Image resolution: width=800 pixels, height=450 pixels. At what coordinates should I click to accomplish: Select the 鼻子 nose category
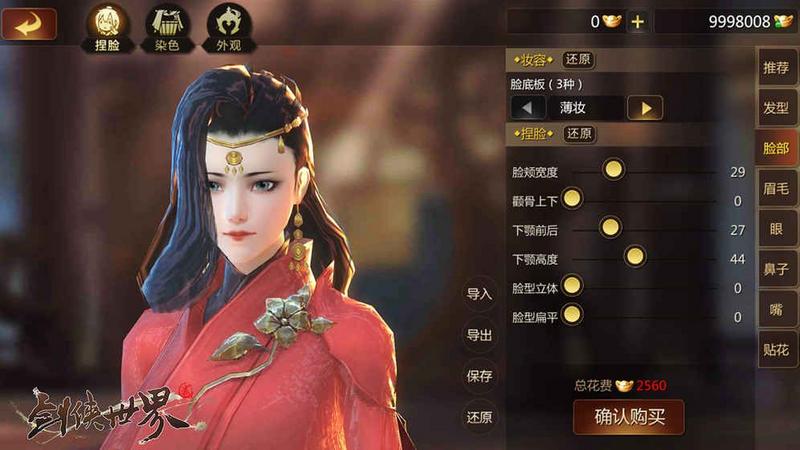point(776,269)
